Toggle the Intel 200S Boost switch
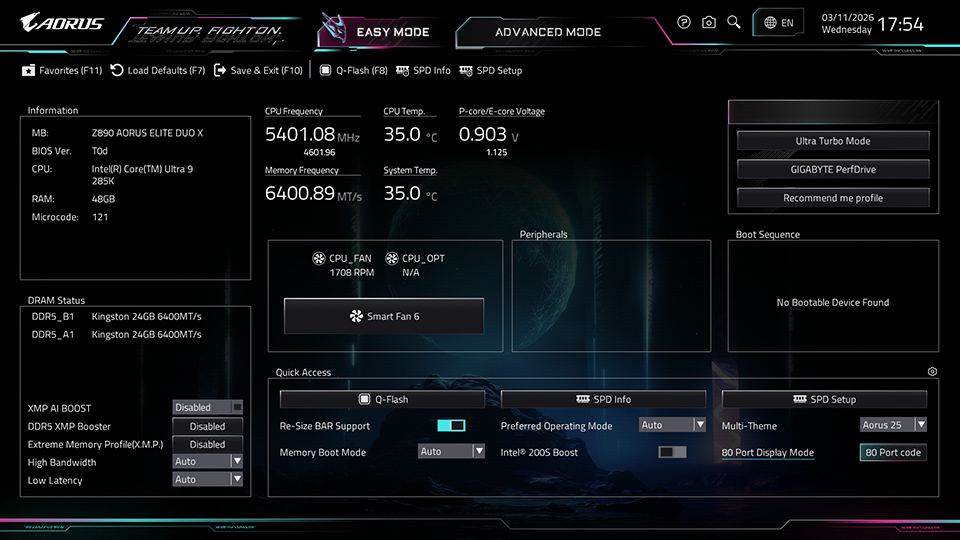960x540 pixels. click(672, 452)
